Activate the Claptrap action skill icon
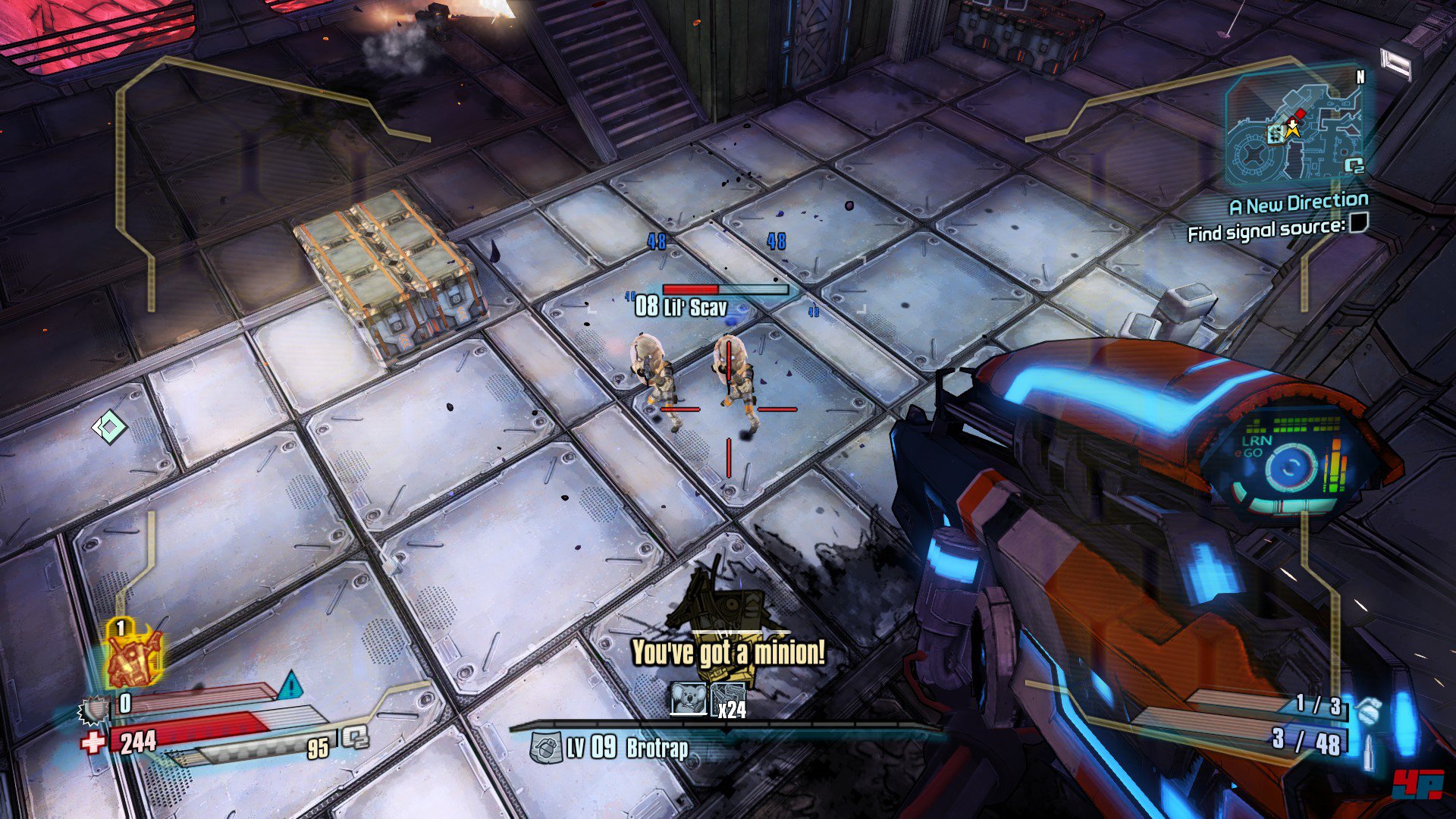This screenshot has height=819, width=1456. (133, 657)
